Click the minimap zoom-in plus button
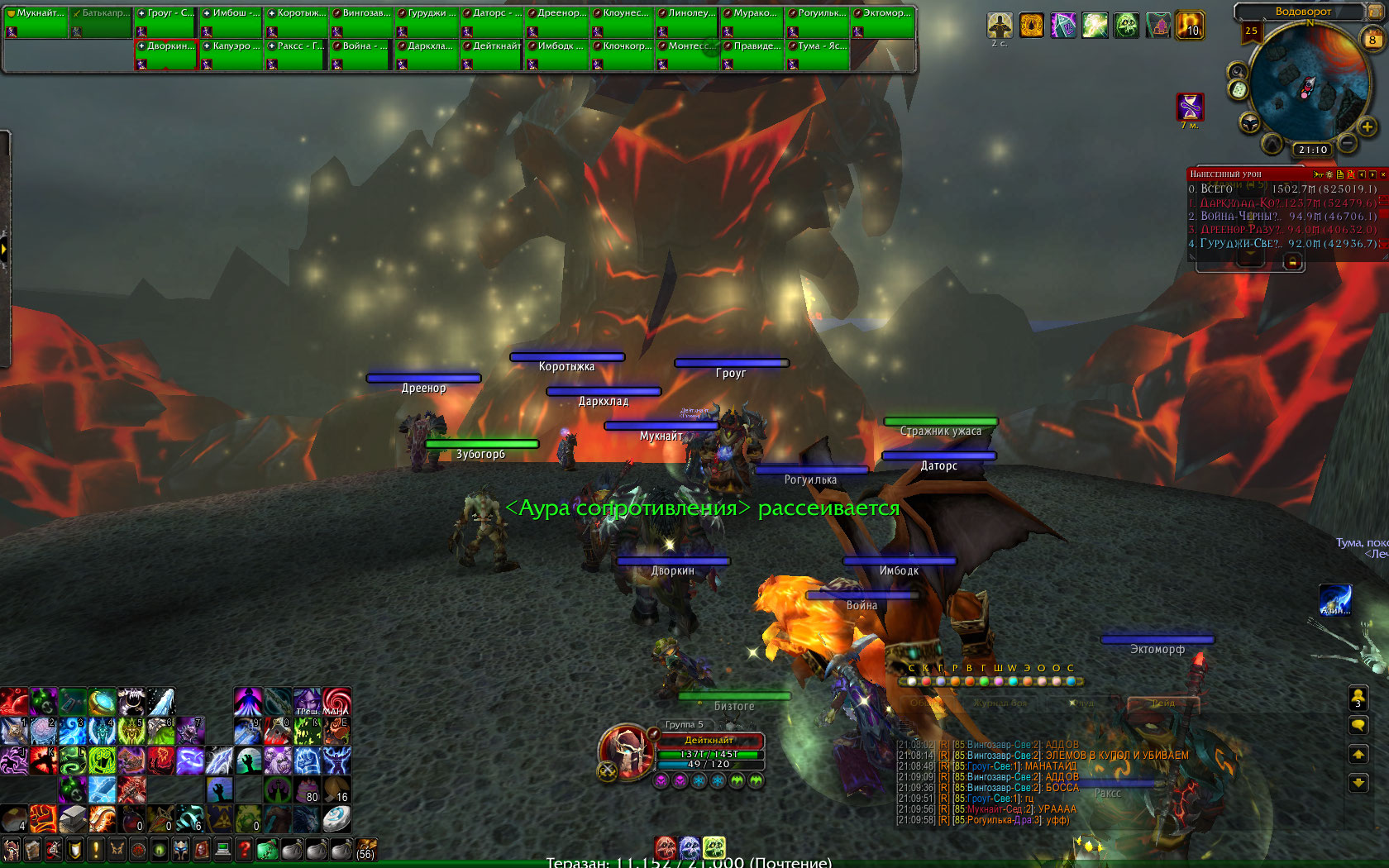The height and width of the screenshot is (868, 1389). click(x=1367, y=126)
